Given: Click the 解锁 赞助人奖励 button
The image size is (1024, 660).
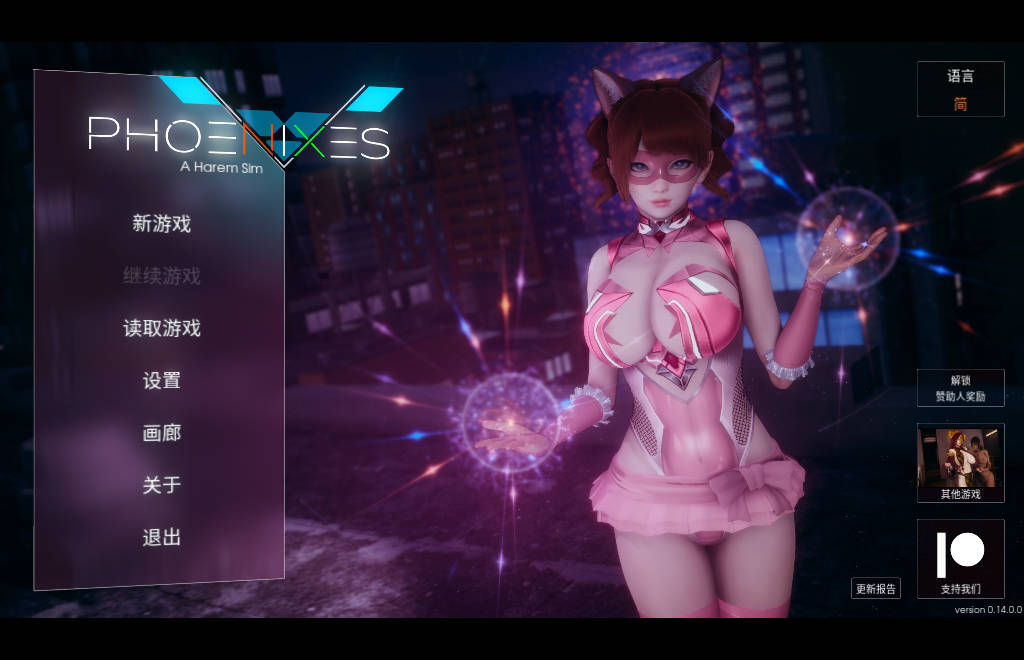Looking at the screenshot, I should 960,388.
